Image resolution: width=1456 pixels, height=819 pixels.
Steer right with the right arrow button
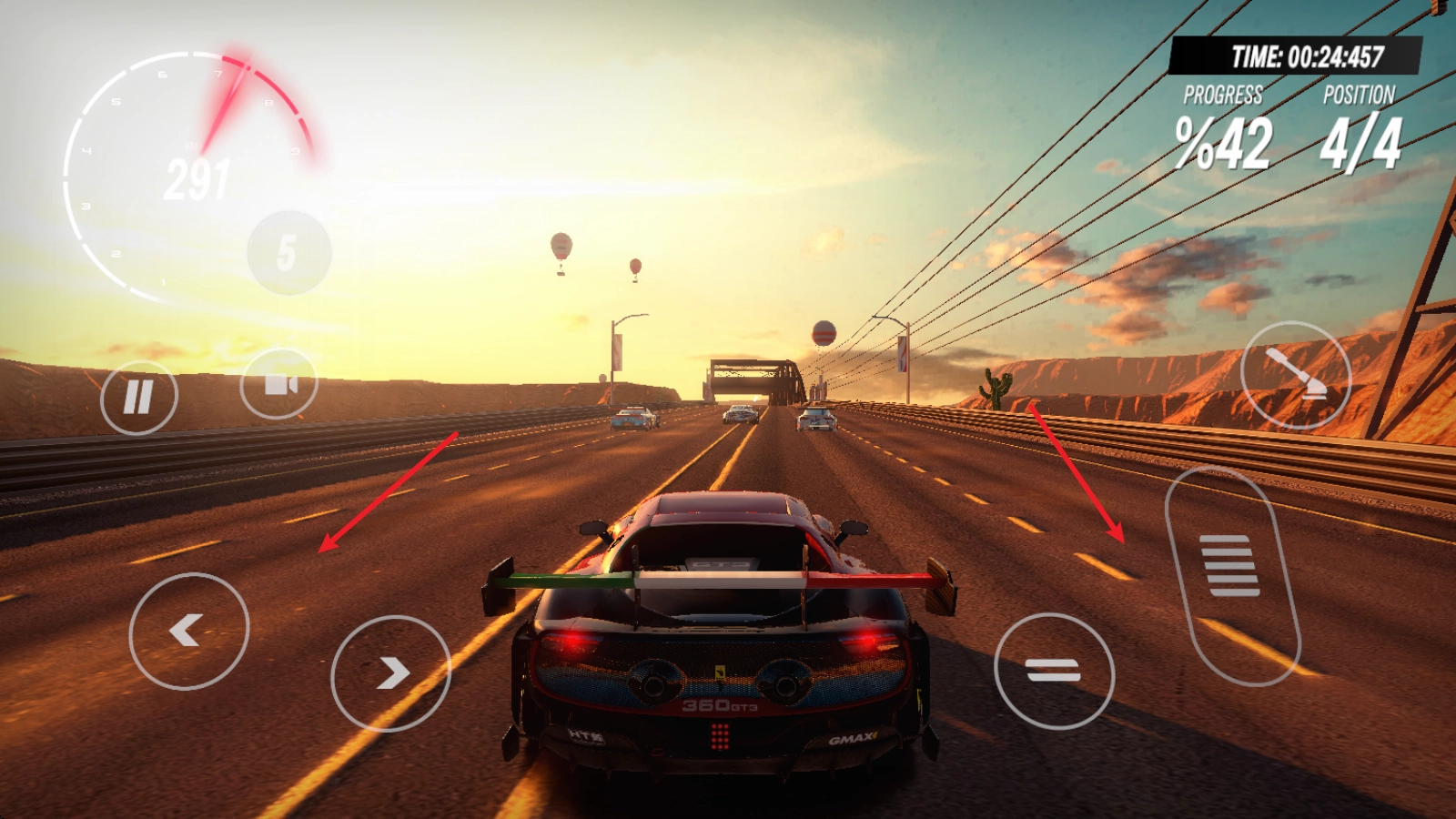point(390,673)
